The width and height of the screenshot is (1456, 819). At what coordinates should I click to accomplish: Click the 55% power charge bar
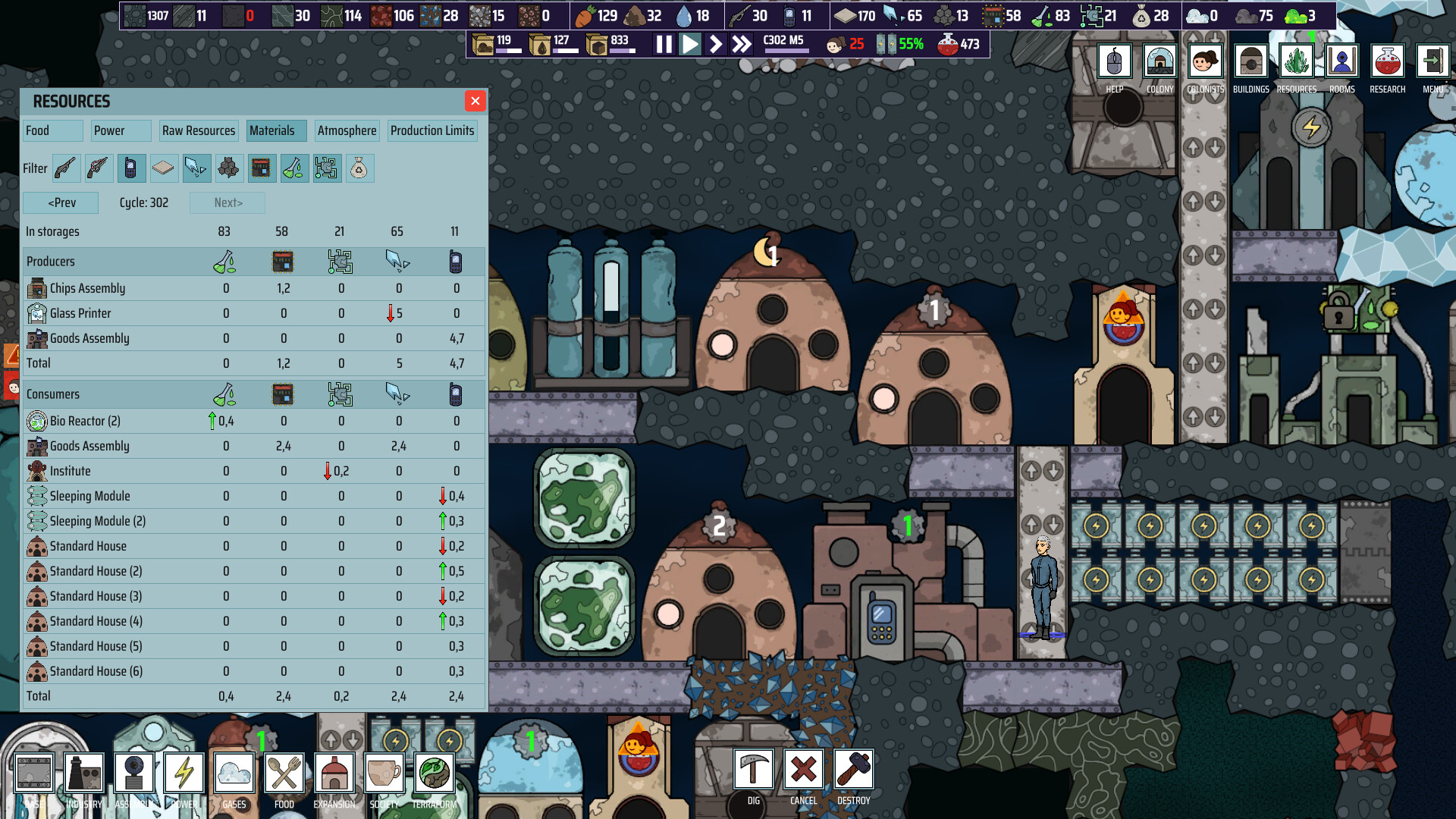[899, 45]
